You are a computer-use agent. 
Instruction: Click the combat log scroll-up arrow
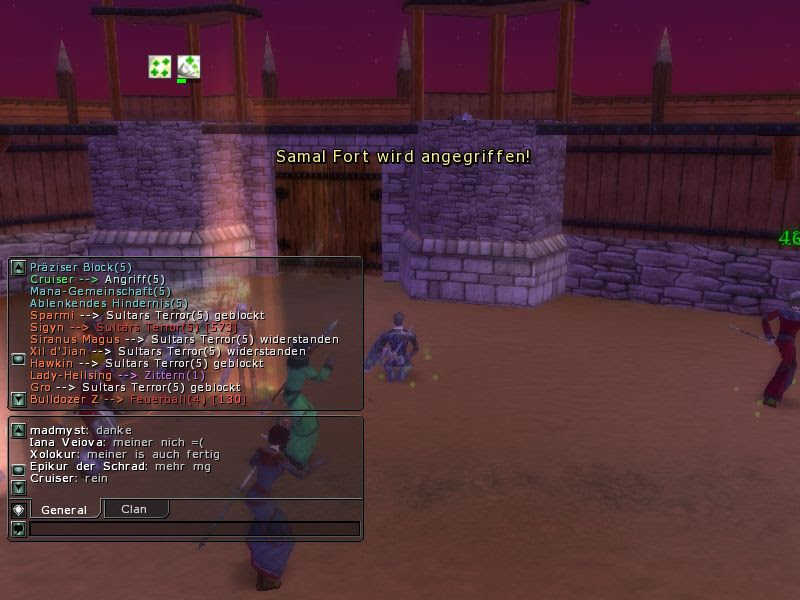click(x=18, y=267)
